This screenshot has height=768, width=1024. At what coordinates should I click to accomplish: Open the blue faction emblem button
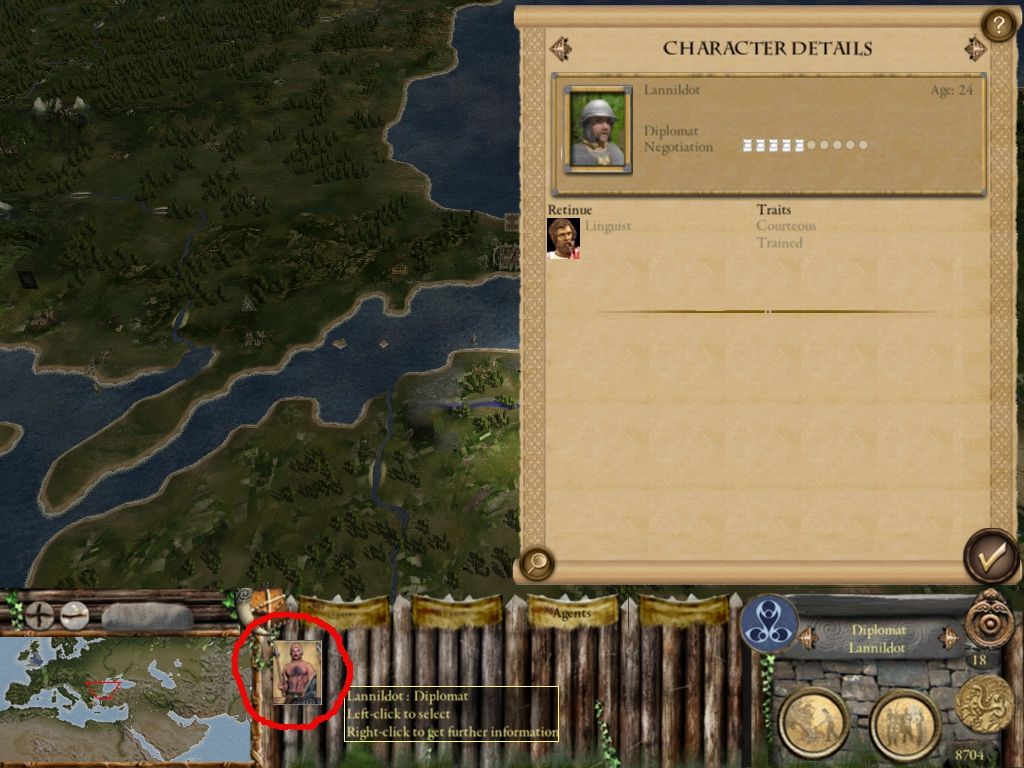(768, 622)
